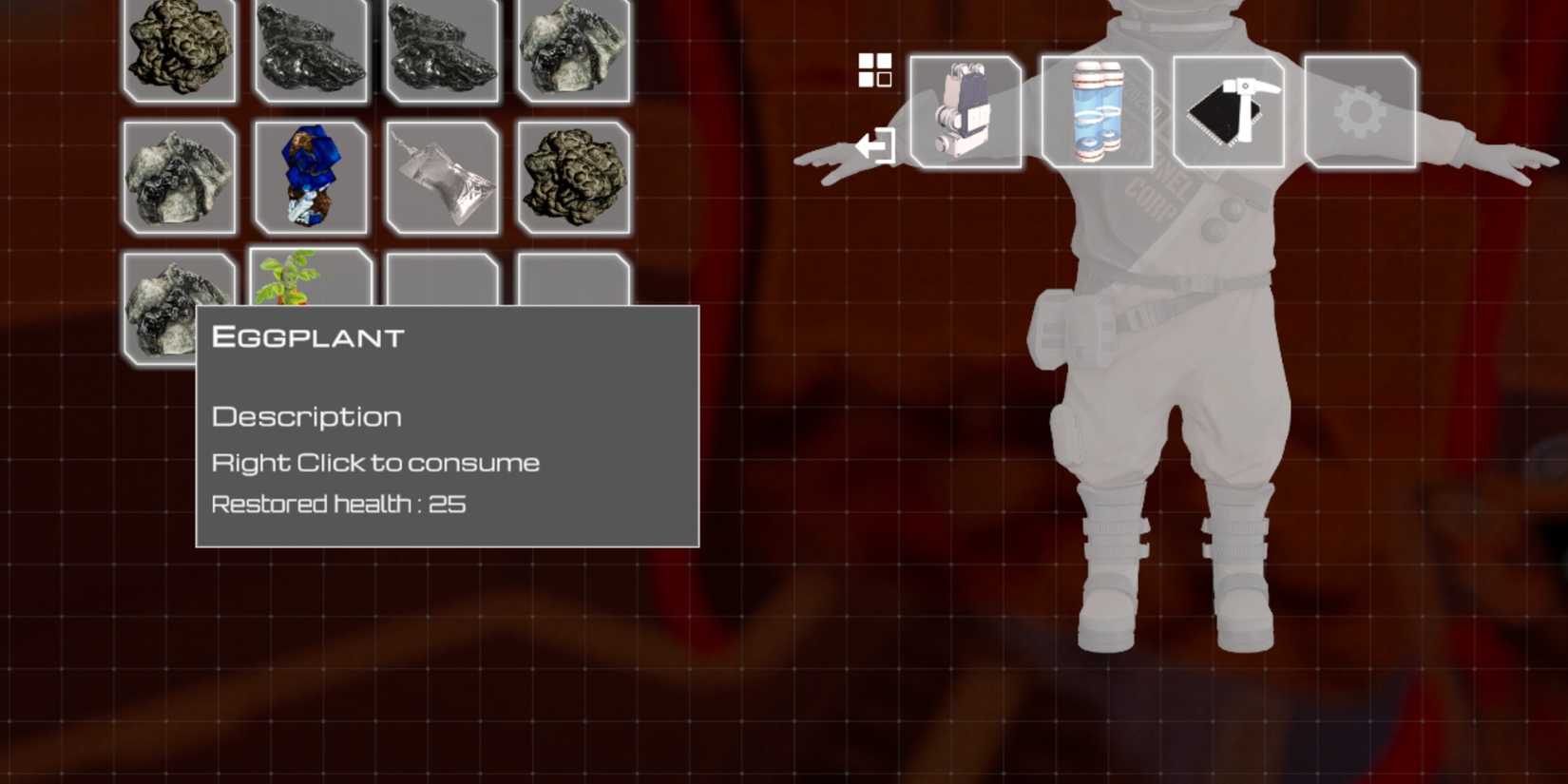Click the four-square grid icon
This screenshot has height=784, width=1568.
[x=874, y=71]
